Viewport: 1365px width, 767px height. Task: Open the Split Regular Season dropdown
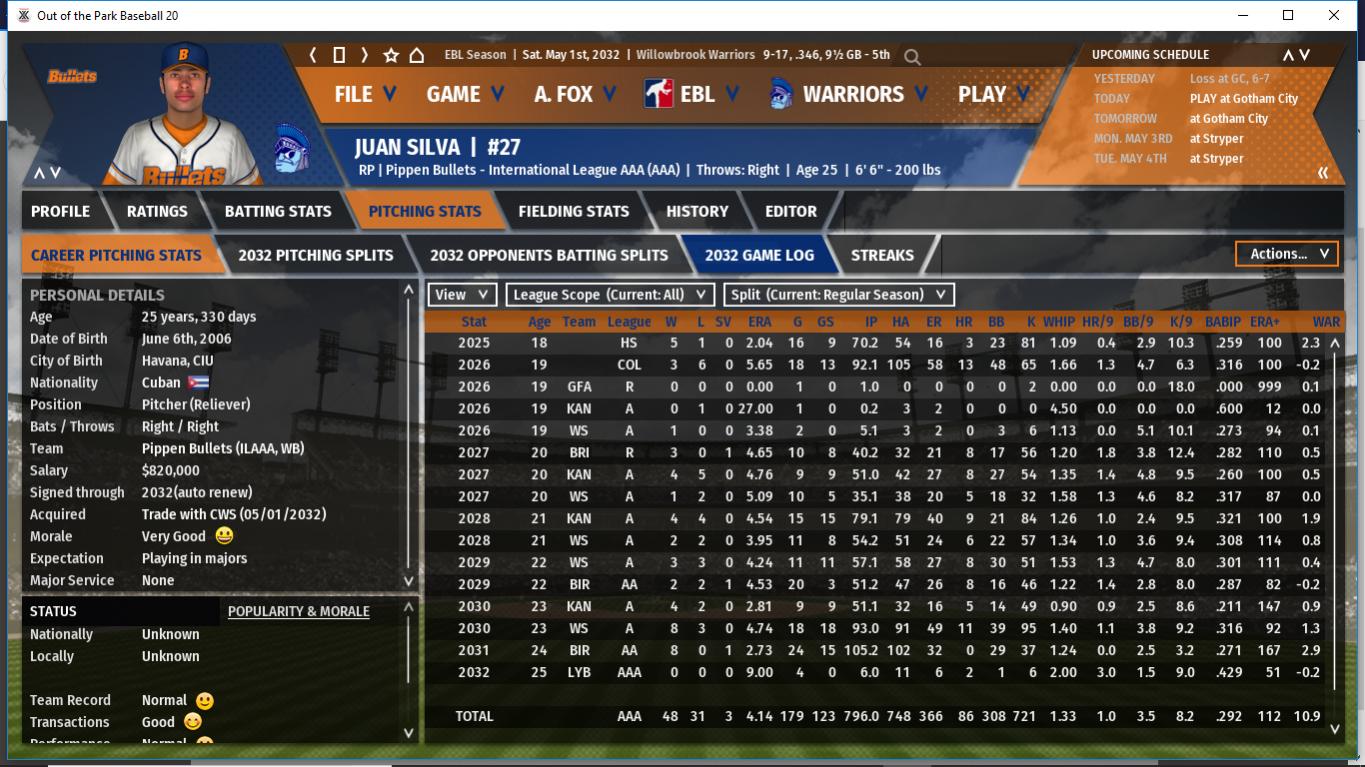(x=839, y=295)
